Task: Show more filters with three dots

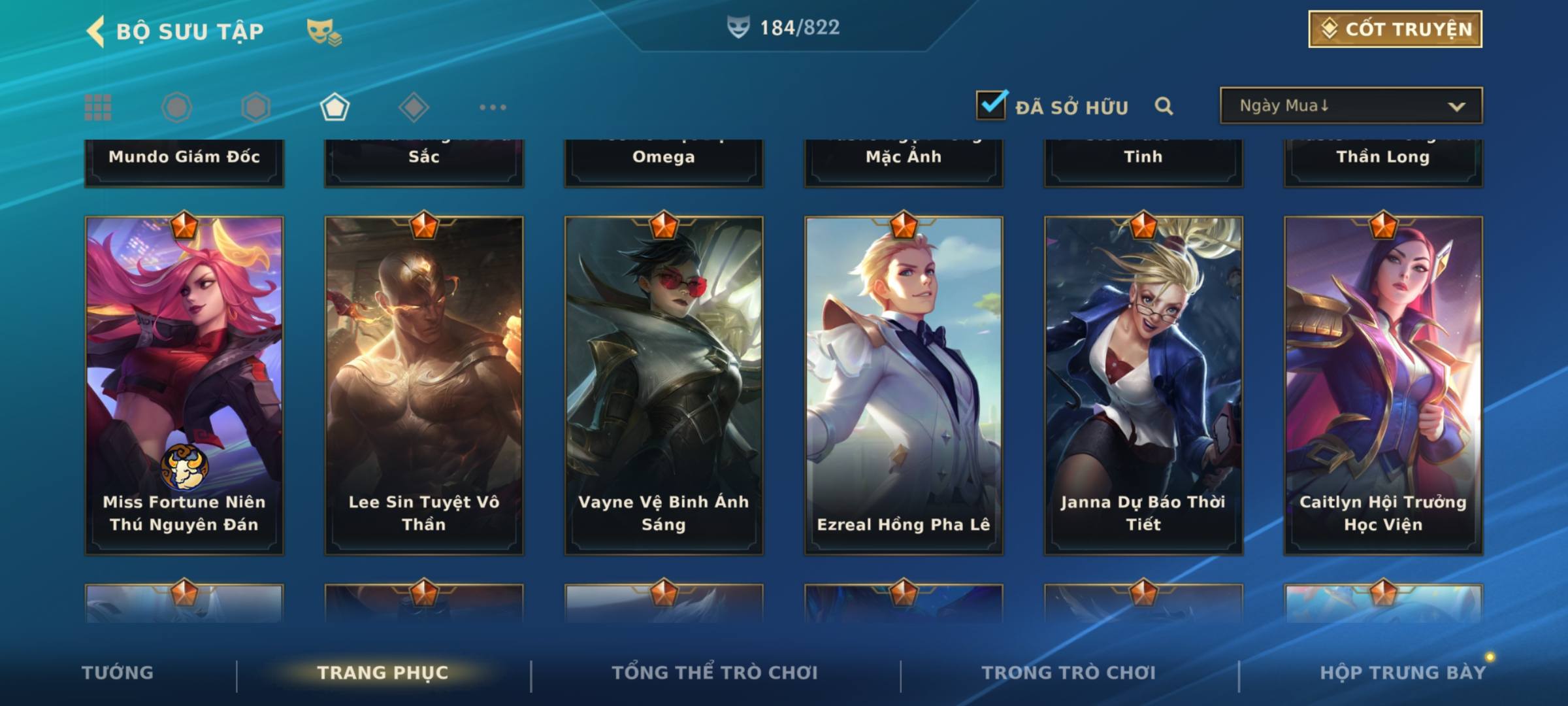Action: pos(493,107)
